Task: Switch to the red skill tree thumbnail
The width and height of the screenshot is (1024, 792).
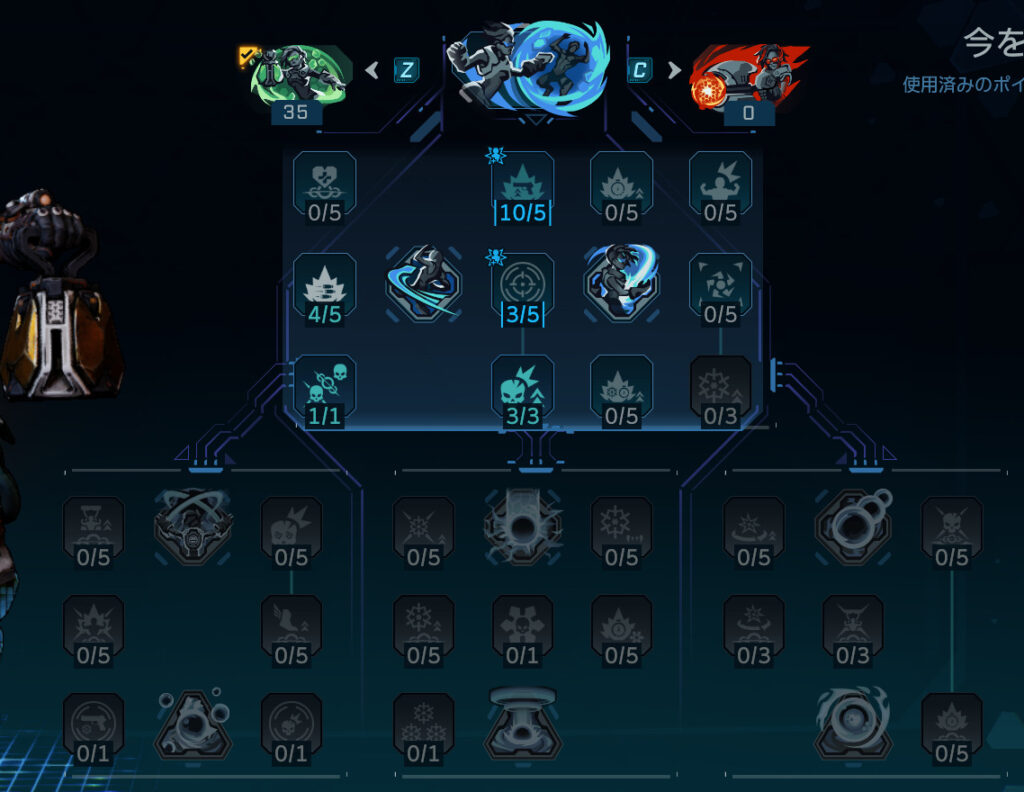Action: [748, 75]
